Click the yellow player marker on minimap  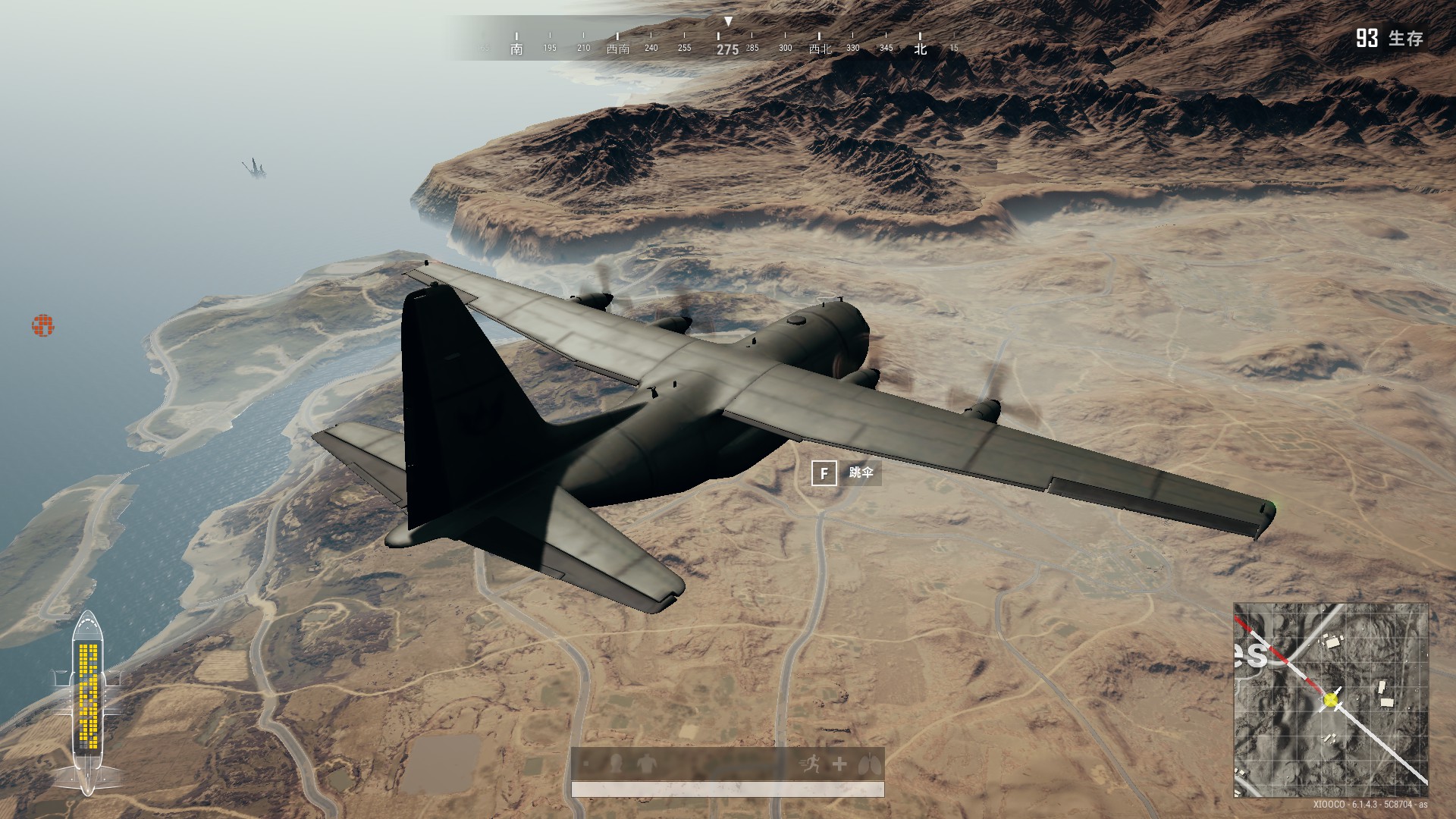(1331, 700)
